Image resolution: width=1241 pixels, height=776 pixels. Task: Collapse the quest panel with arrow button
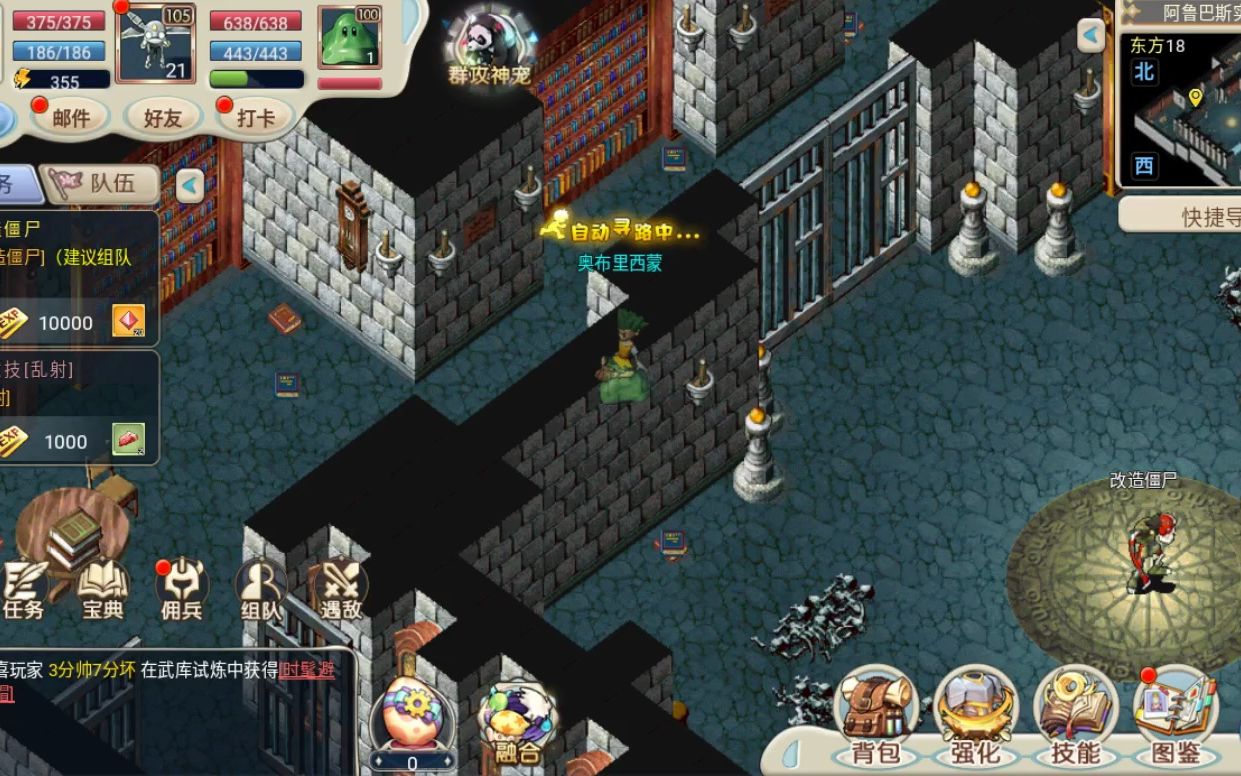(190, 185)
